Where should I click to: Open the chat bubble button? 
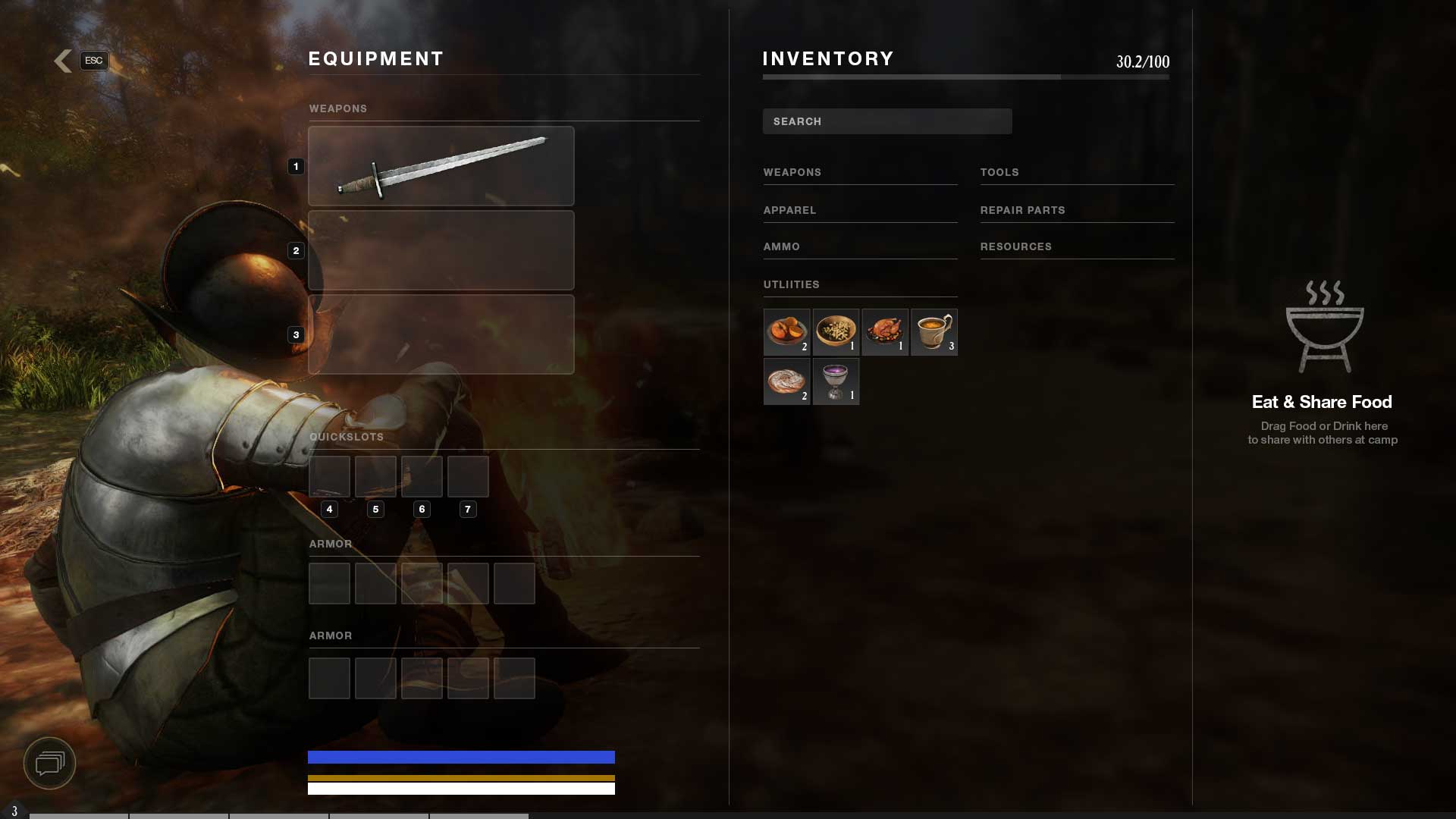50,763
